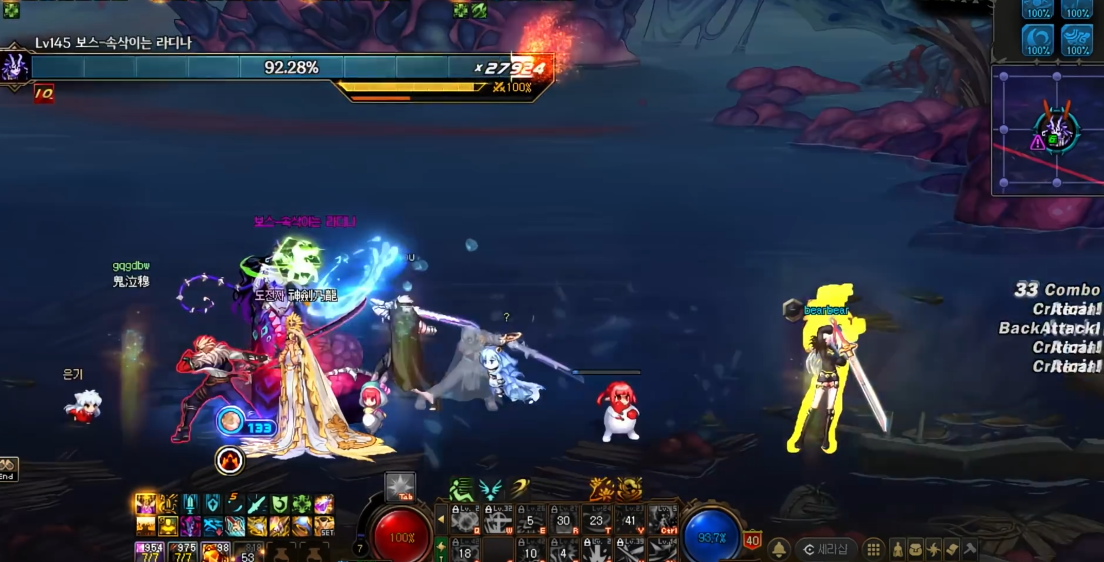1104x562 pixels.
Task: Click the level 40 red badge
Action: pyautogui.click(x=752, y=541)
